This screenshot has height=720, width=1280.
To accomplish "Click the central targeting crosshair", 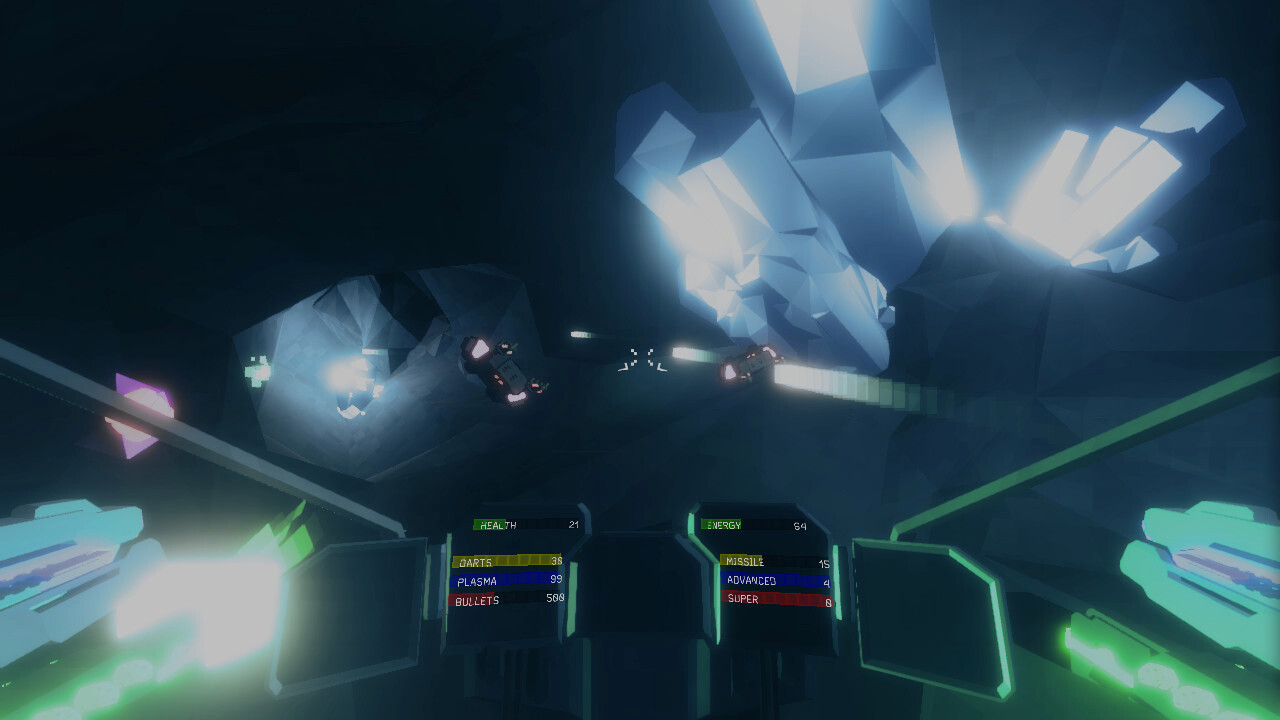I will [x=640, y=355].
